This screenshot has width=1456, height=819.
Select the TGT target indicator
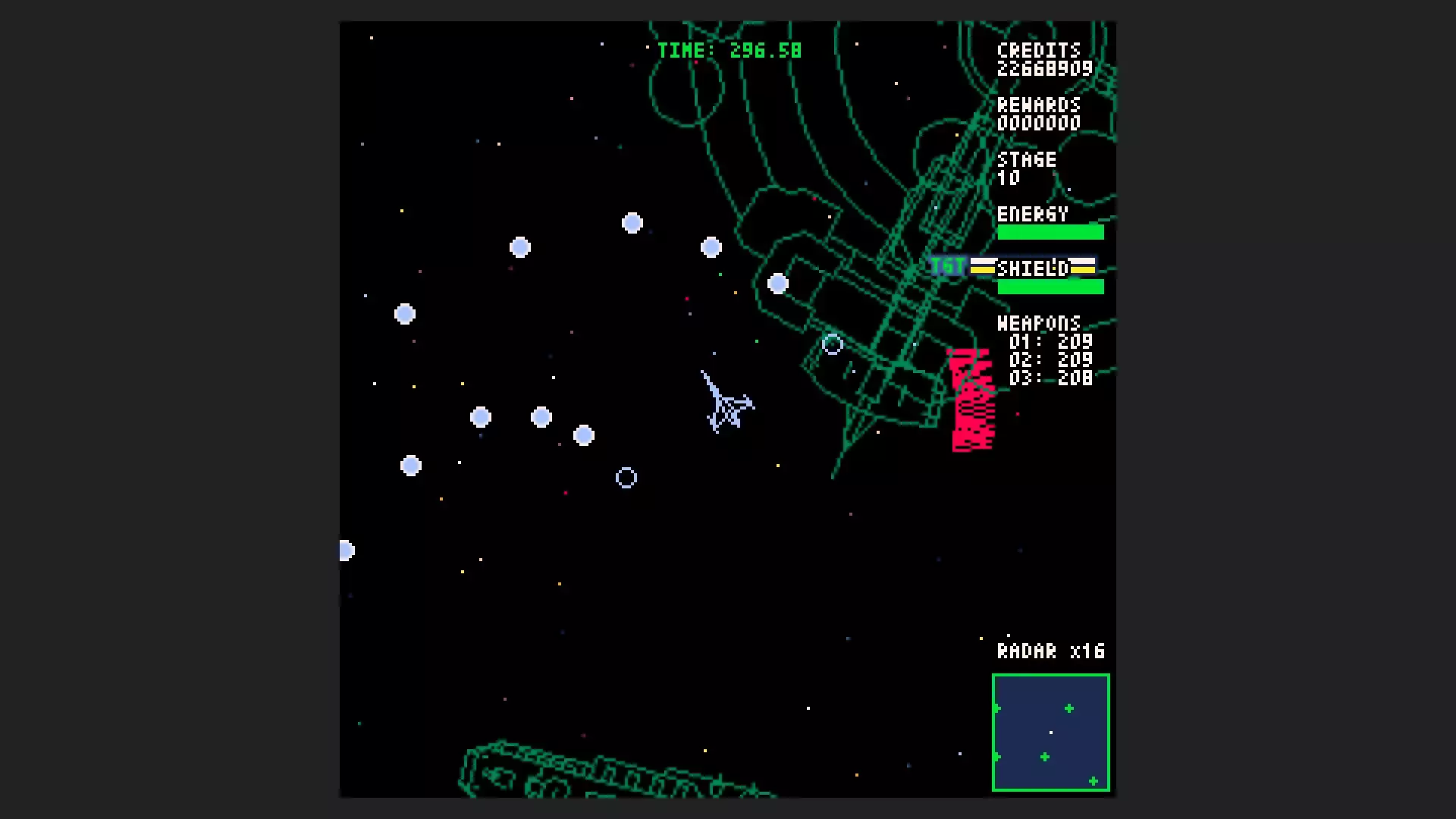946,266
